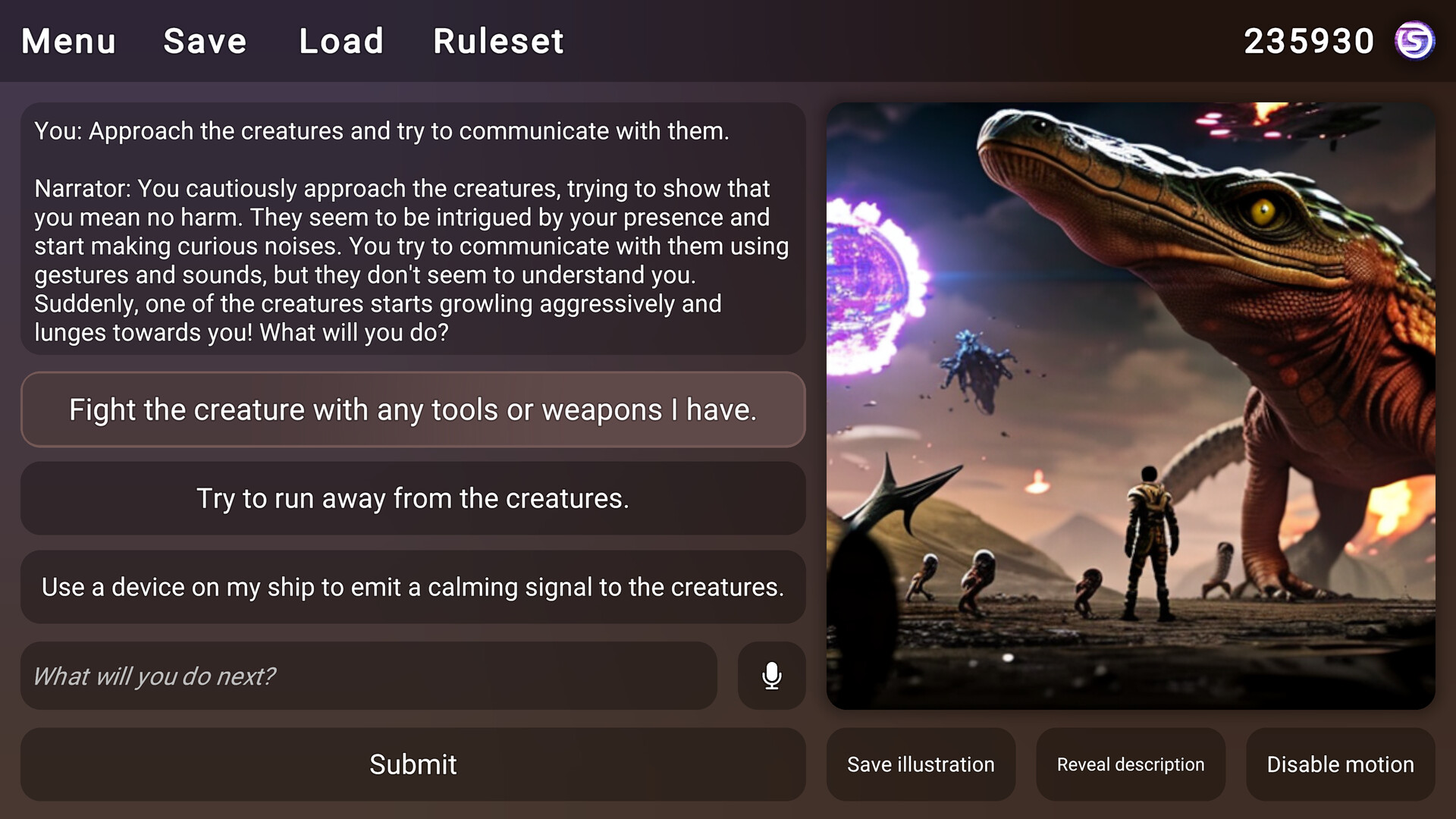Pick the calming signal device option
The image size is (1456, 819).
click(x=413, y=587)
